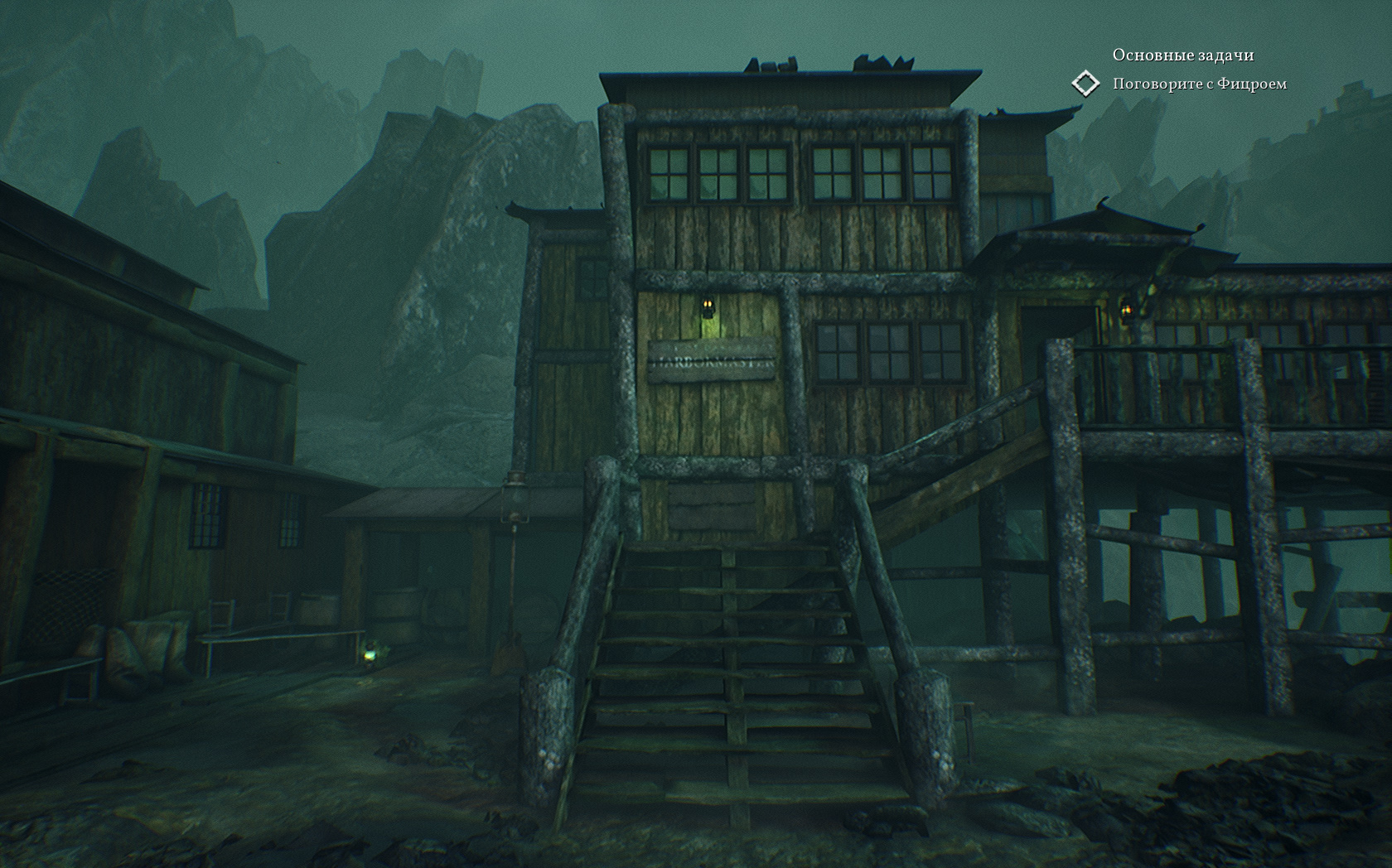Open the 'Основные задачи' quest tracker header
Screen dimensions: 1392x868
(1182, 55)
